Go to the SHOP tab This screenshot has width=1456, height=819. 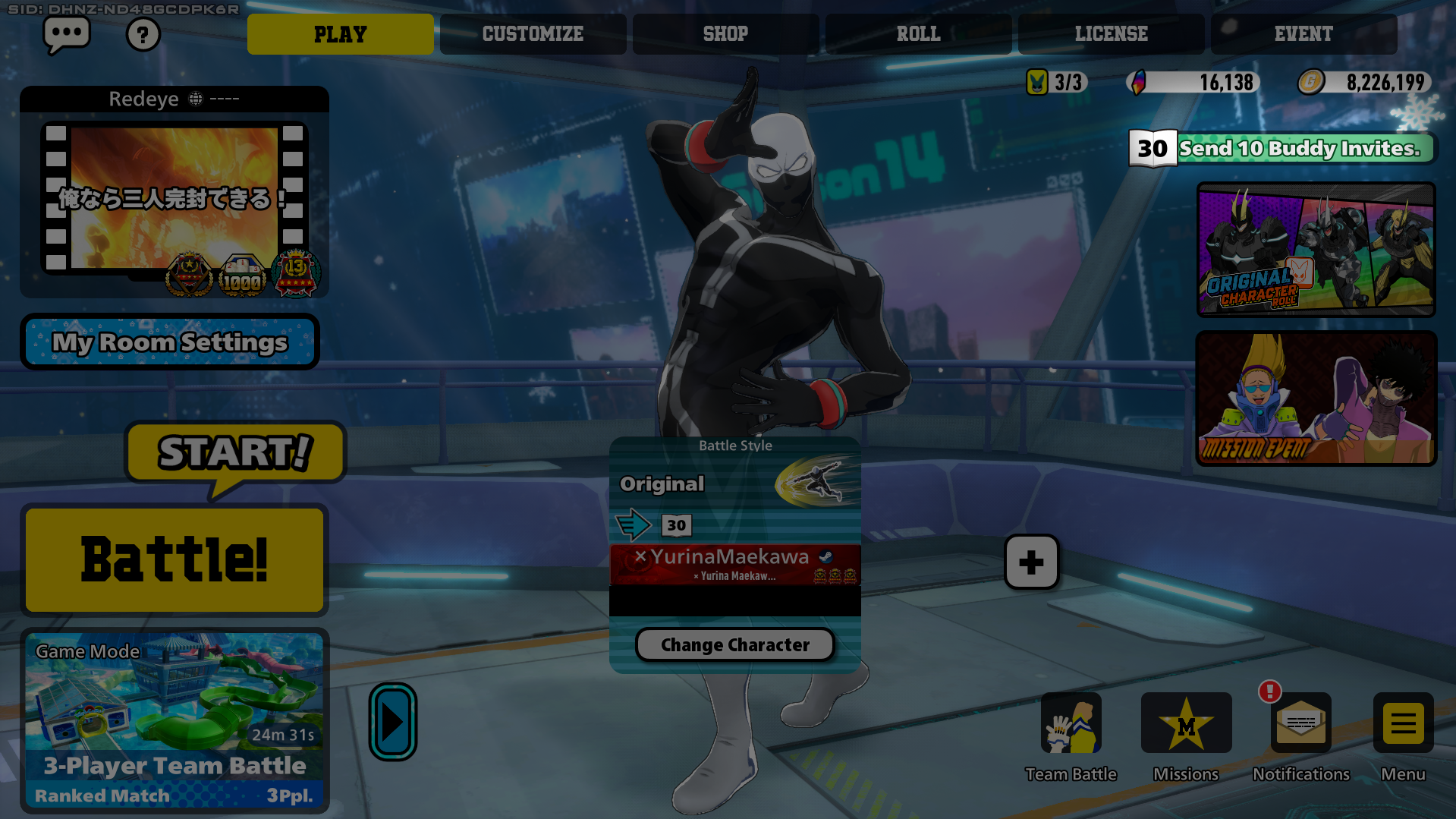725,34
